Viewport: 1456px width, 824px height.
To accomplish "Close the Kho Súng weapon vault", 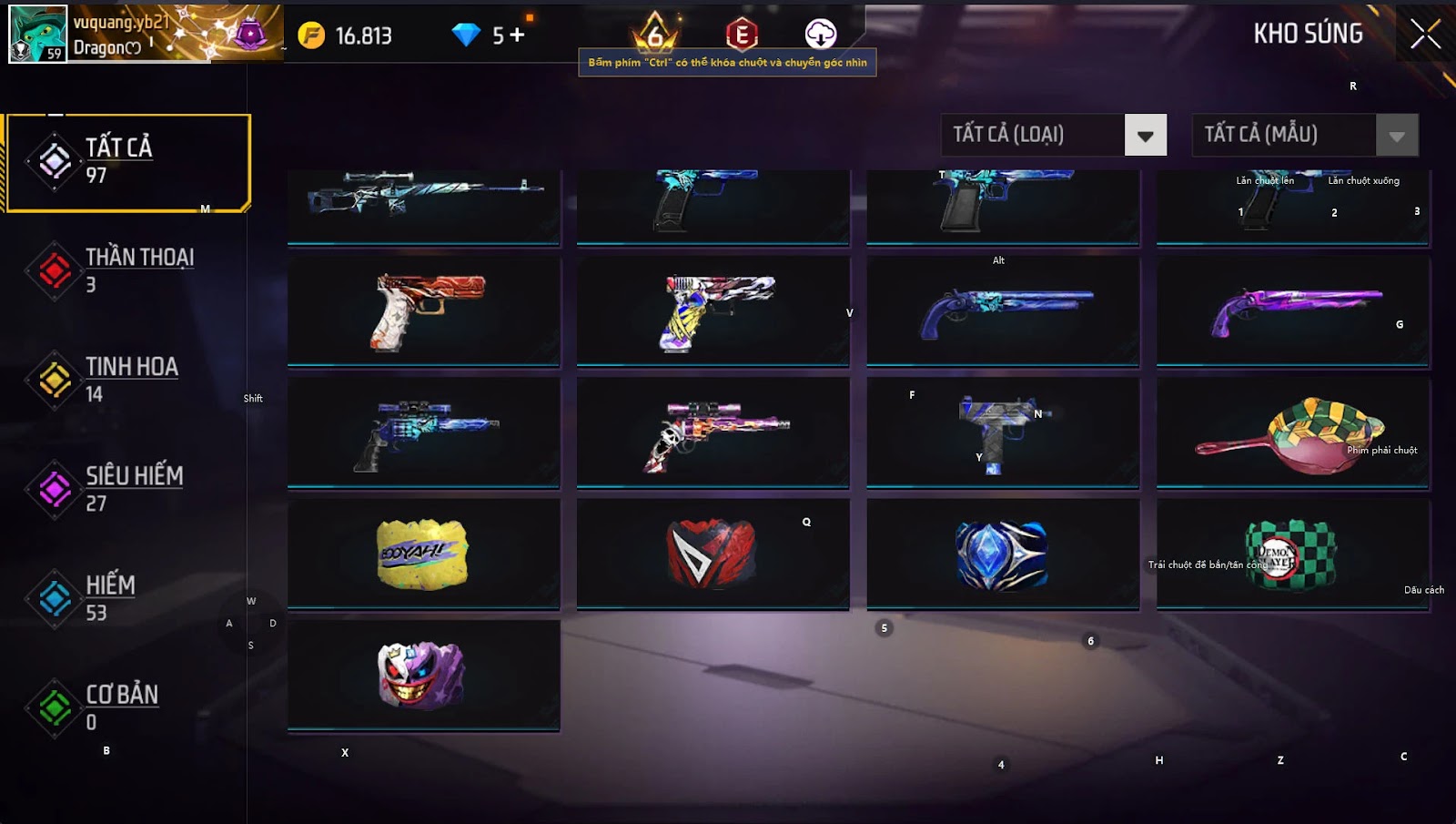I will (x=1425, y=35).
